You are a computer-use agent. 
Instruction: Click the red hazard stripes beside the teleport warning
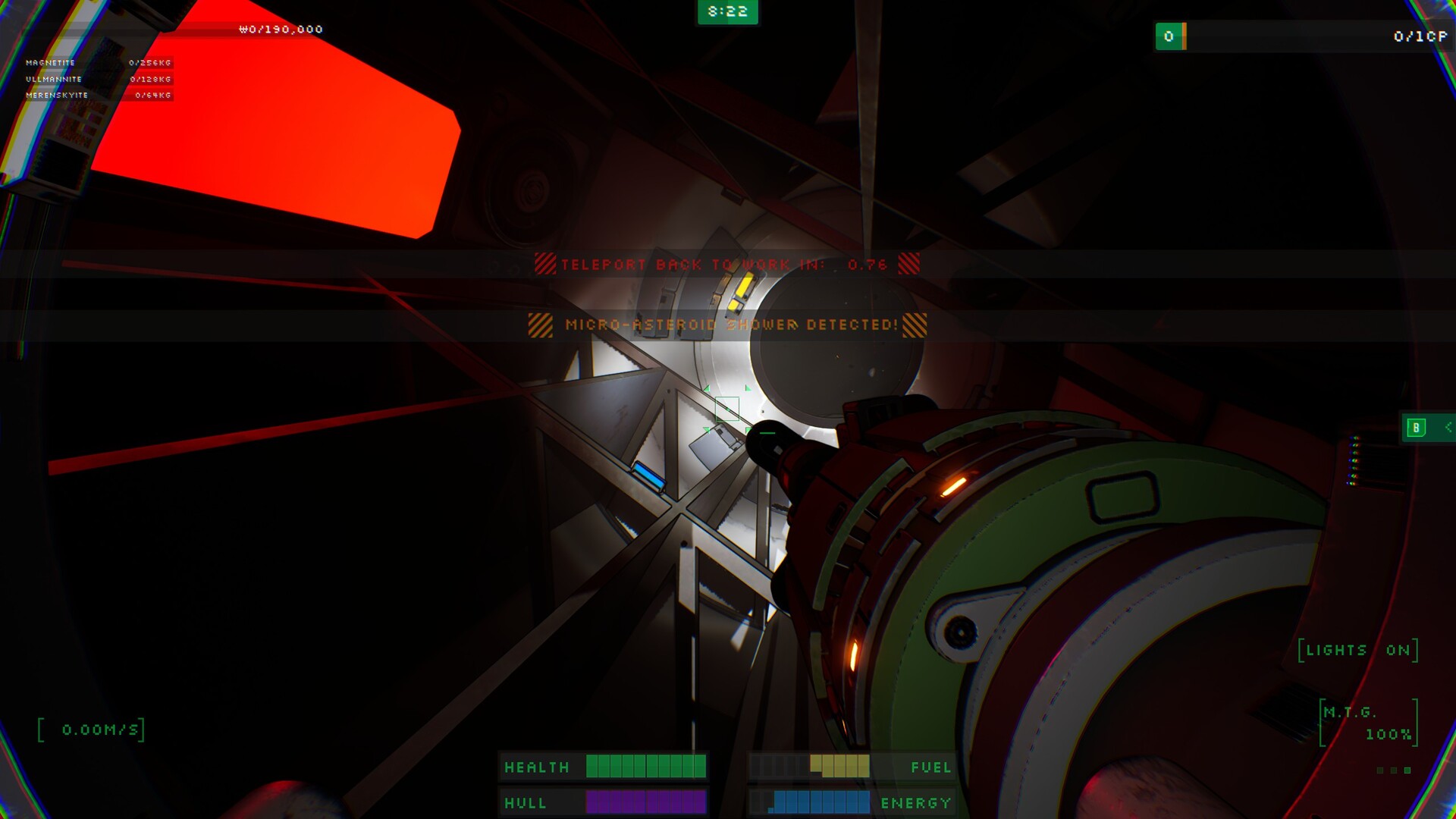[x=544, y=265]
